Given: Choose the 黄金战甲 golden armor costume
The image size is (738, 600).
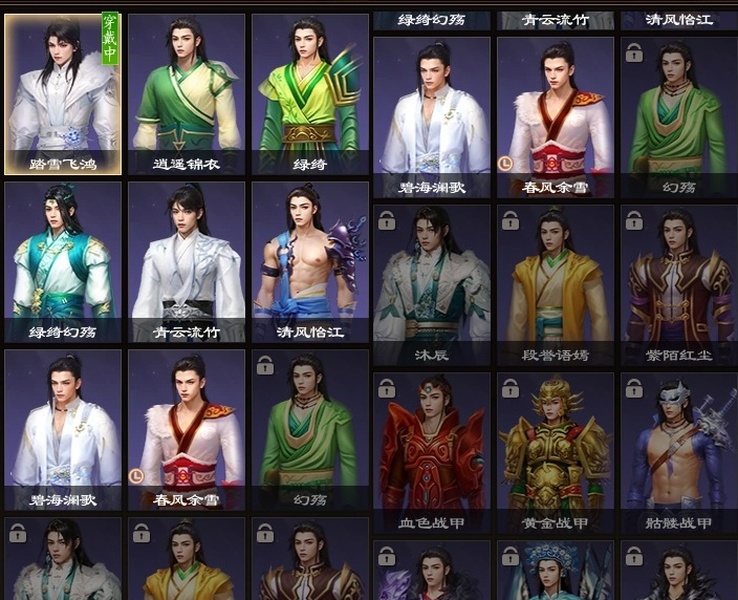Looking at the screenshot, I should (x=555, y=452).
